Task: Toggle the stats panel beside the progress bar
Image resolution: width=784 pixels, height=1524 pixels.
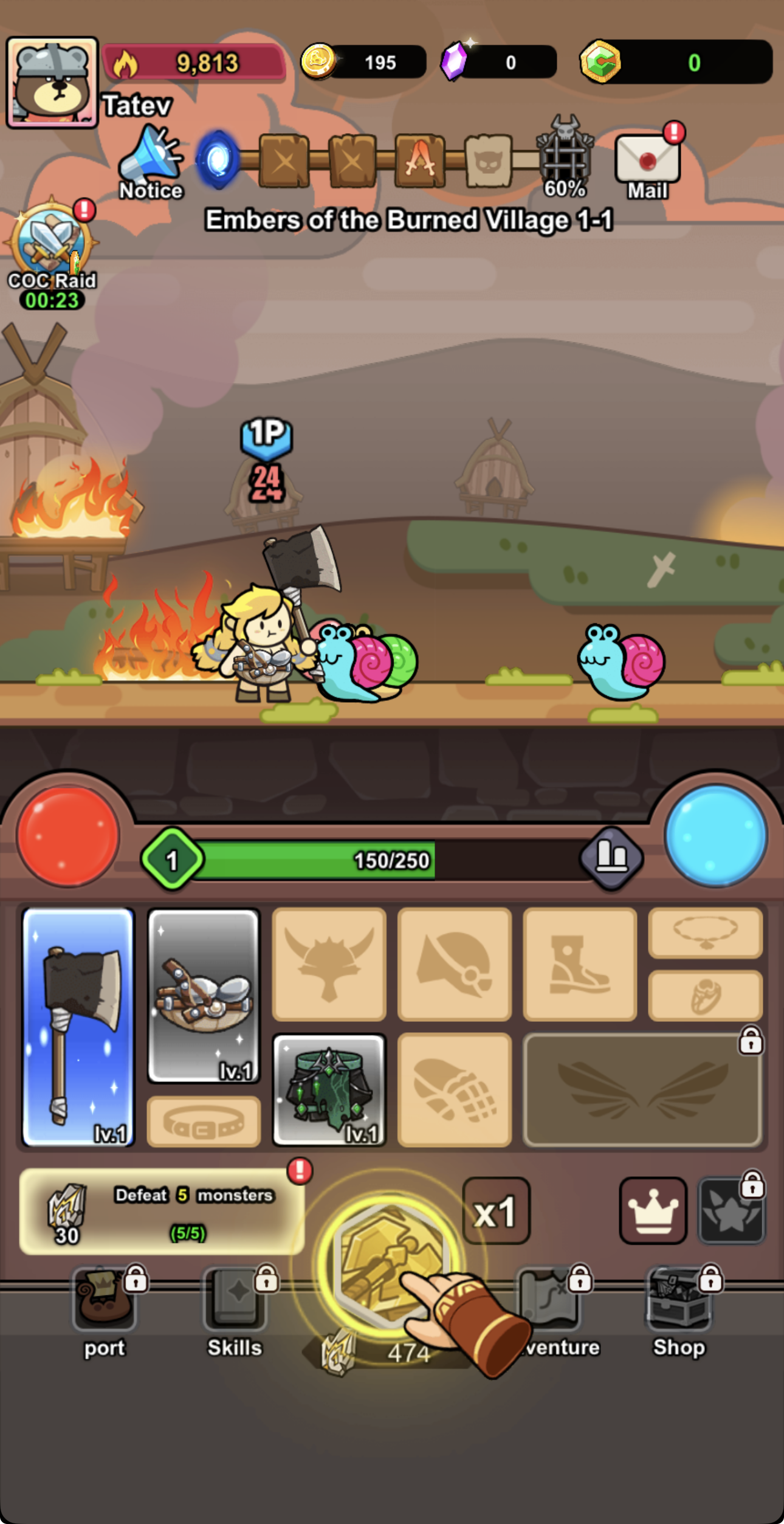Action: coord(613,858)
